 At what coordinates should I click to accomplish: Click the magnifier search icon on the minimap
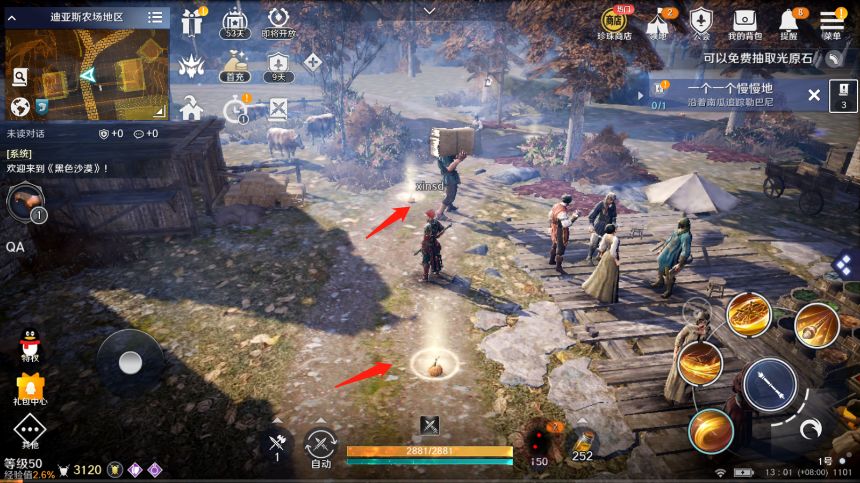[x=20, y=77]
